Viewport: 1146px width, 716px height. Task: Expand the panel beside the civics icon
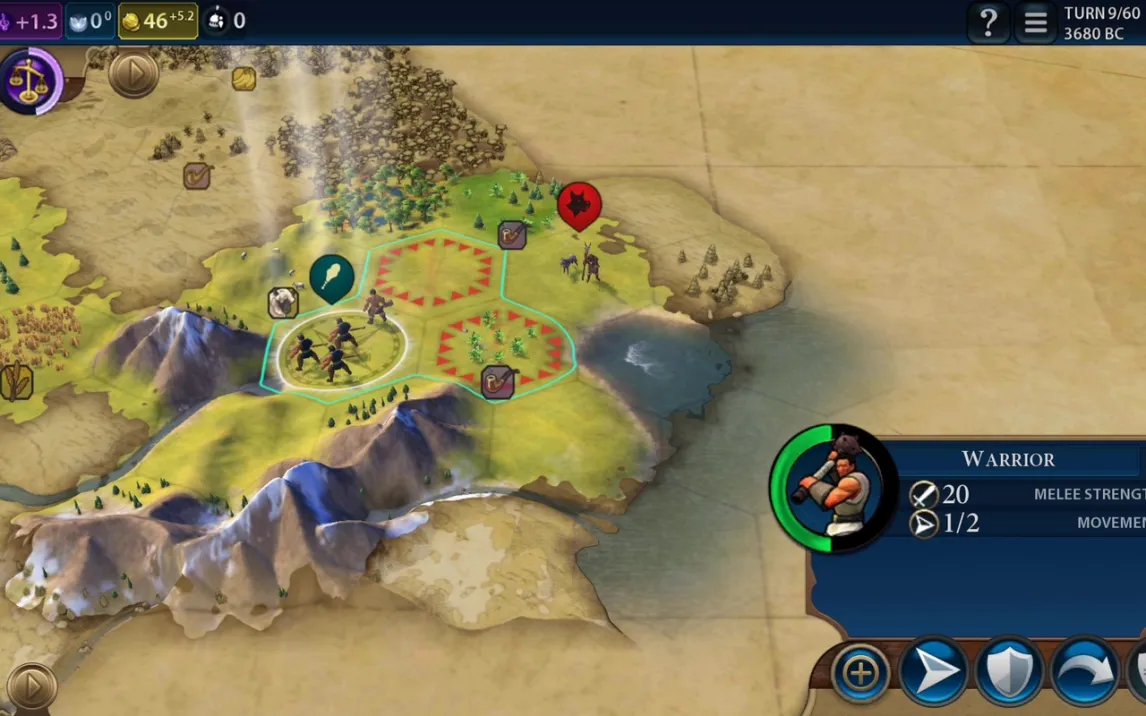click(133, 73)
